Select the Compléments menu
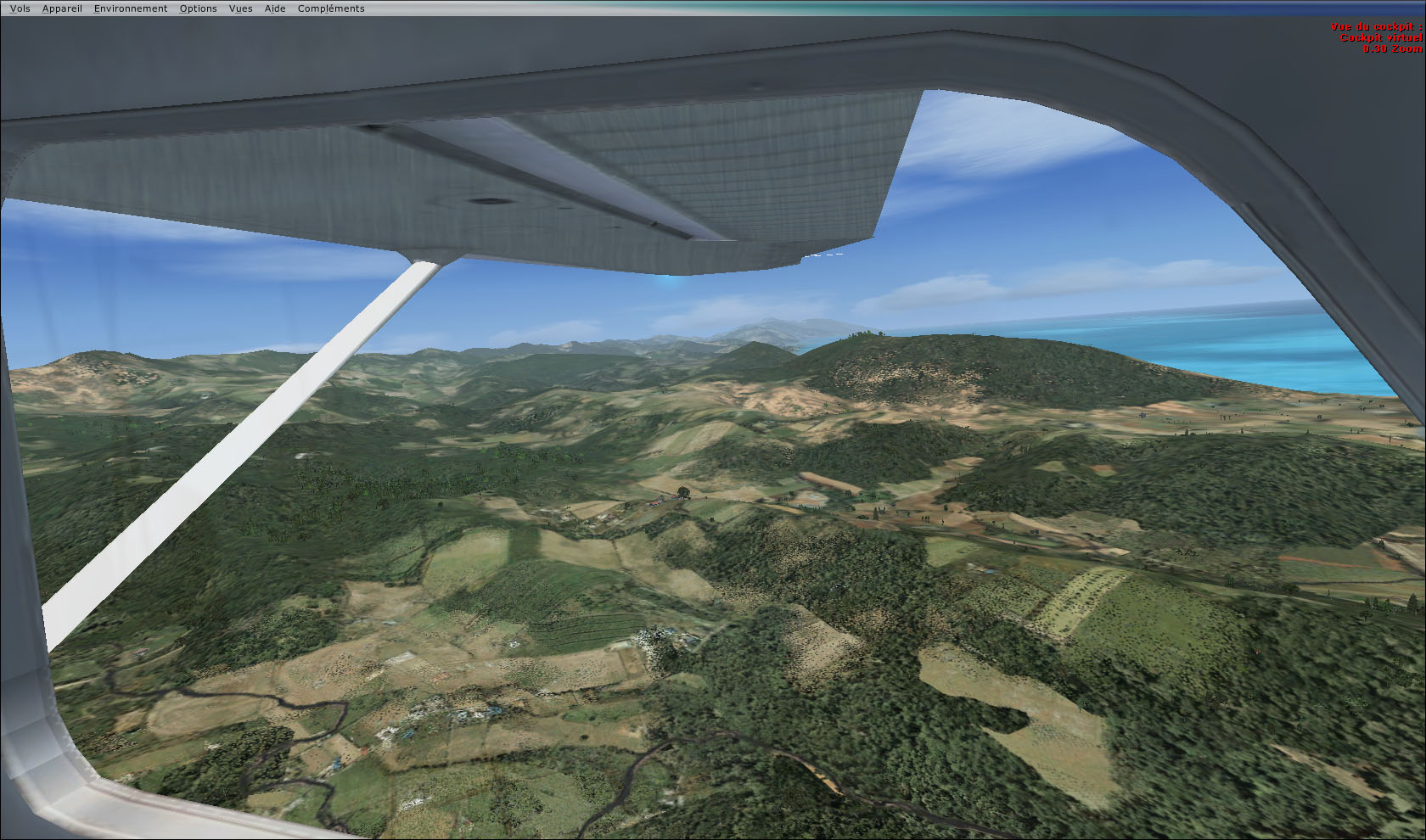This screenshot has width=1426, height=840. [331, 8]
